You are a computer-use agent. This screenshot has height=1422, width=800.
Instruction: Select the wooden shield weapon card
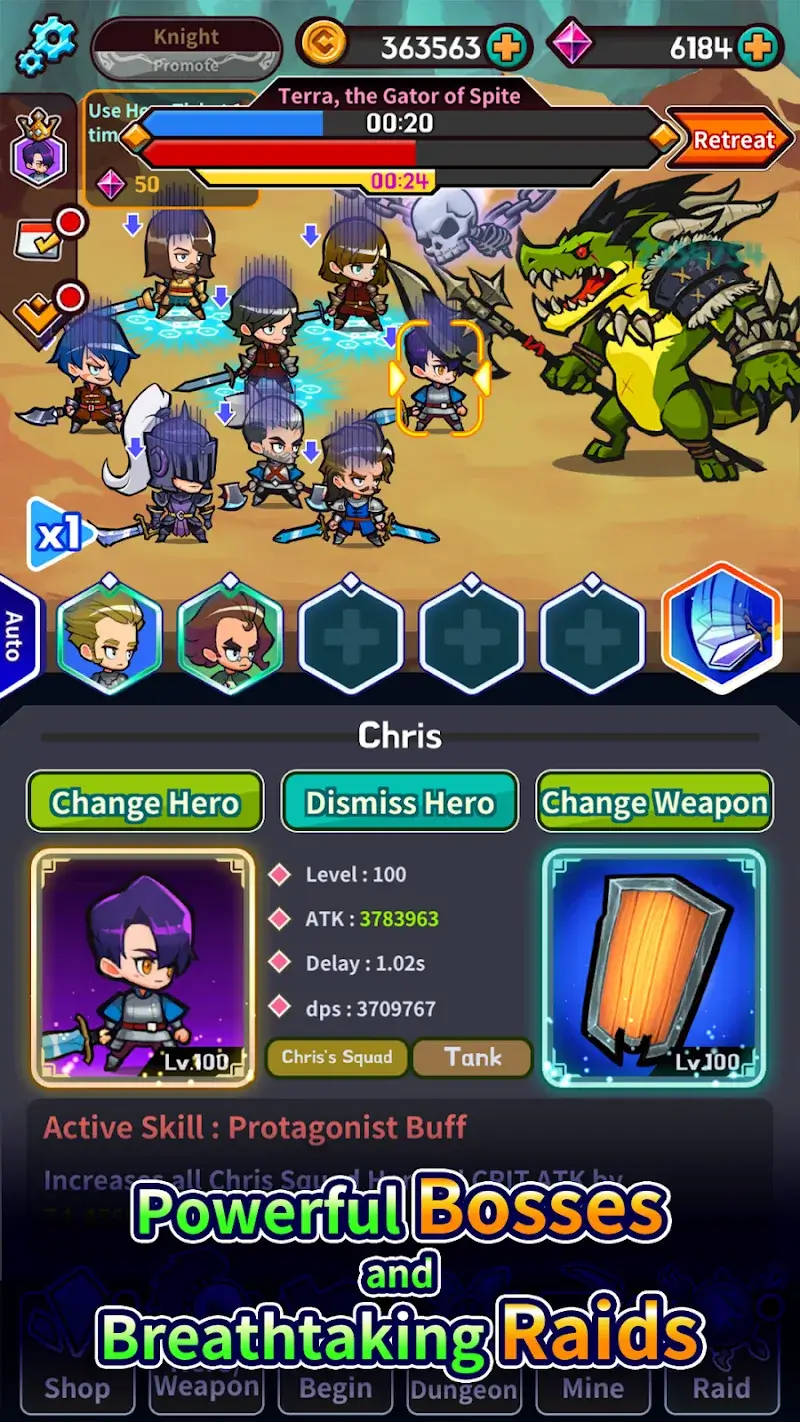point(654,966)
